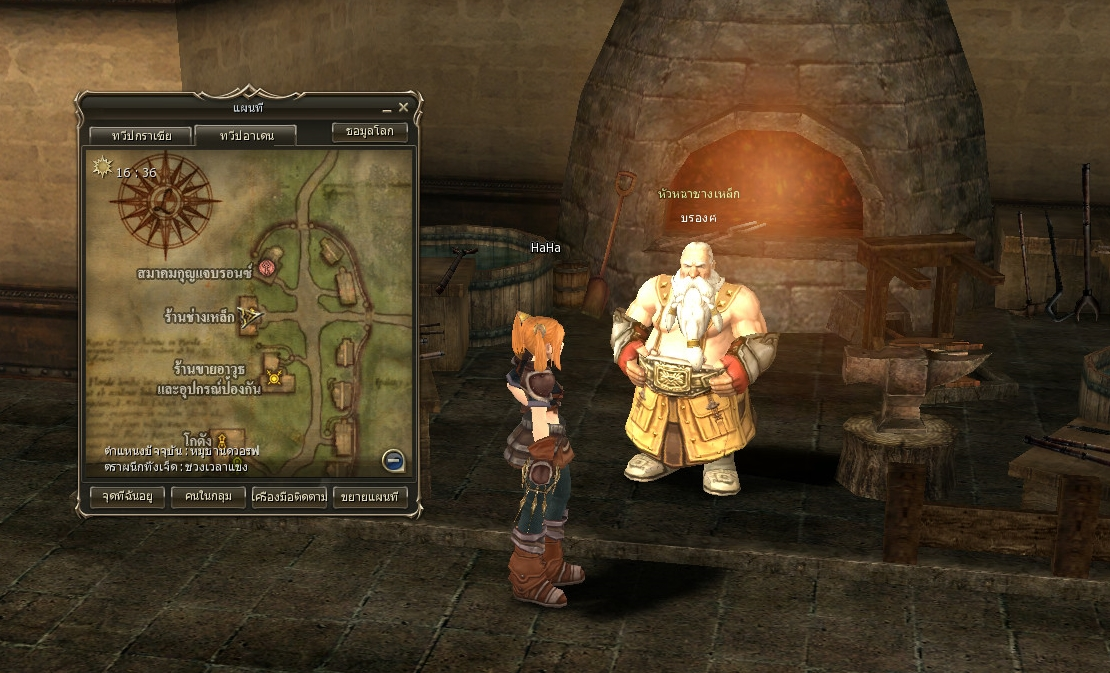Close the map window

coord(403,107)
